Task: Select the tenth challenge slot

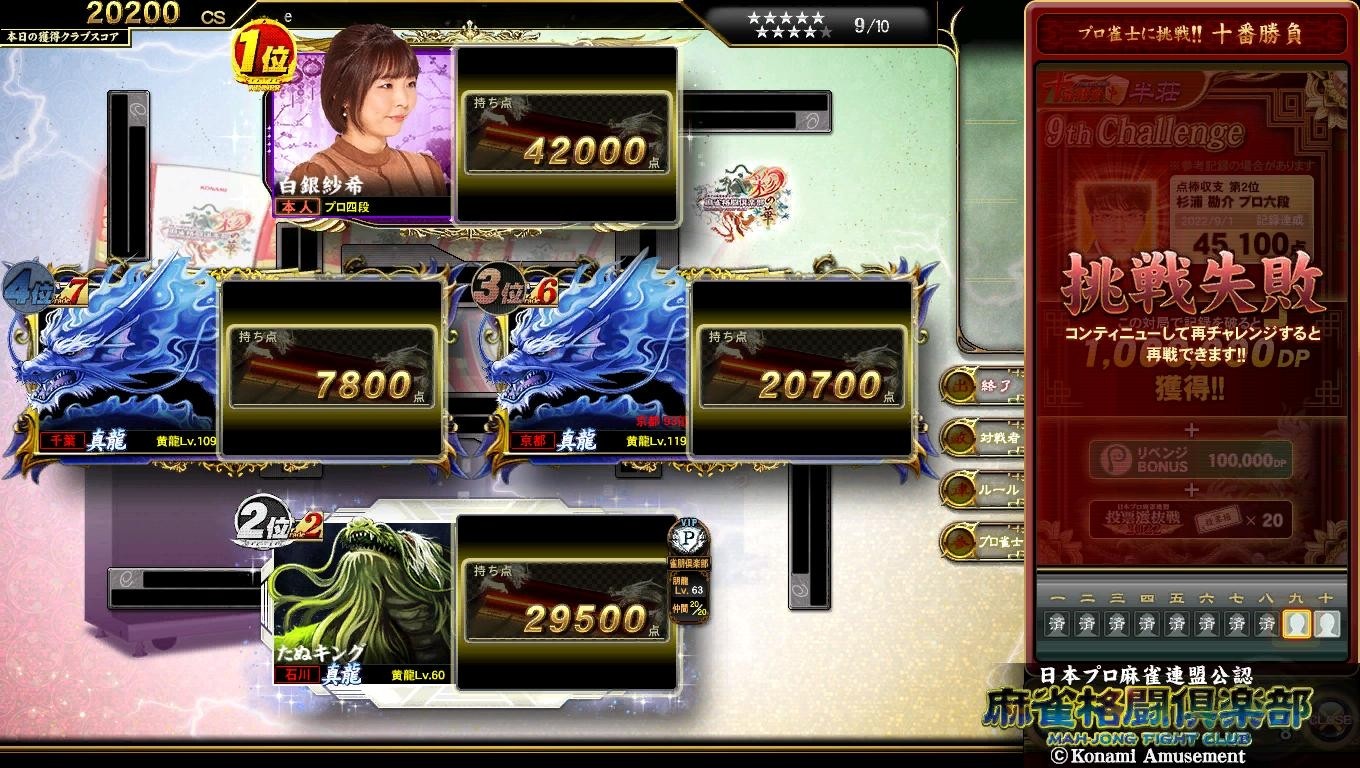Action: 1326,625
